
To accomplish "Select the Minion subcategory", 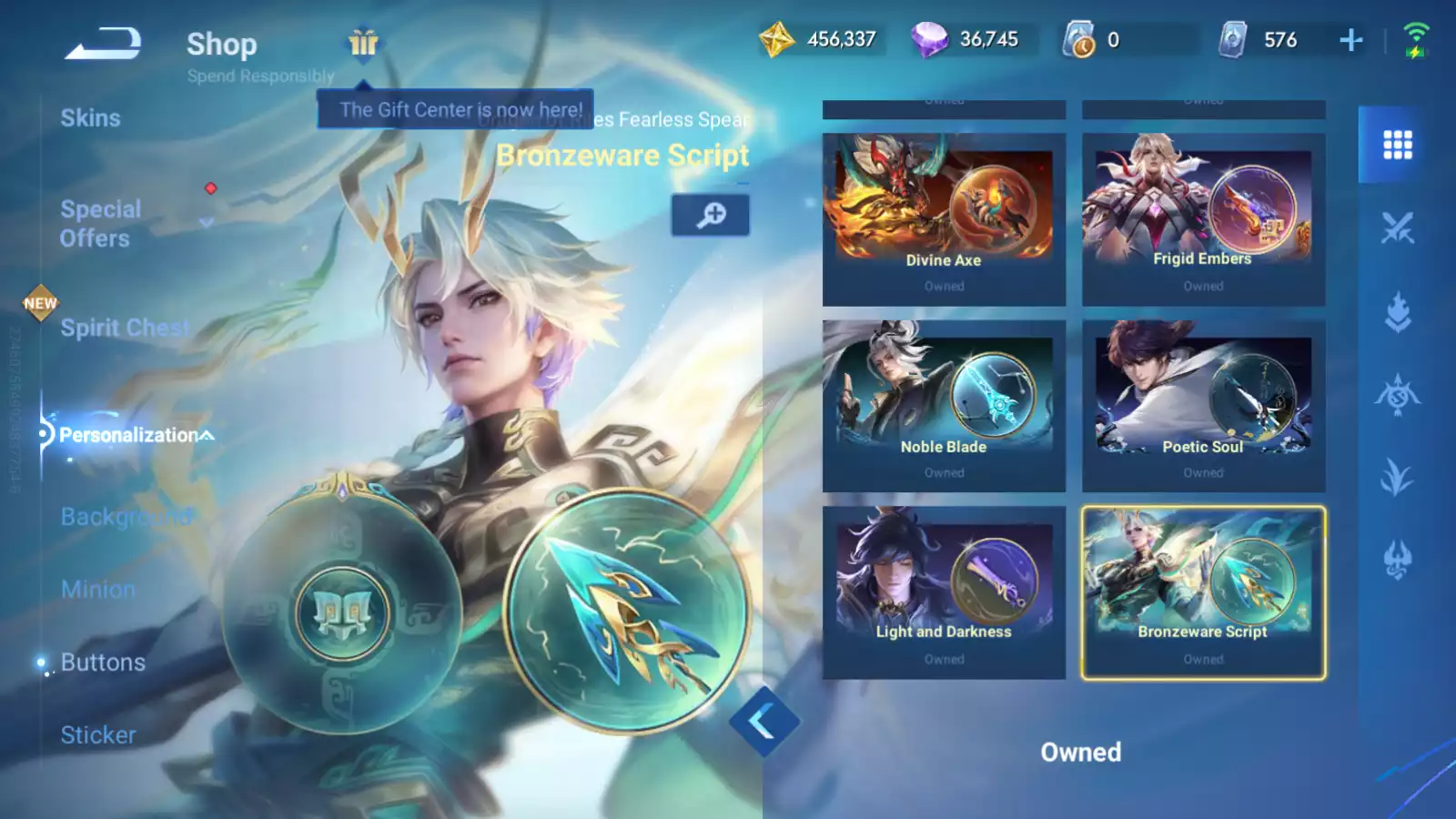I will (x=98, y=590).
